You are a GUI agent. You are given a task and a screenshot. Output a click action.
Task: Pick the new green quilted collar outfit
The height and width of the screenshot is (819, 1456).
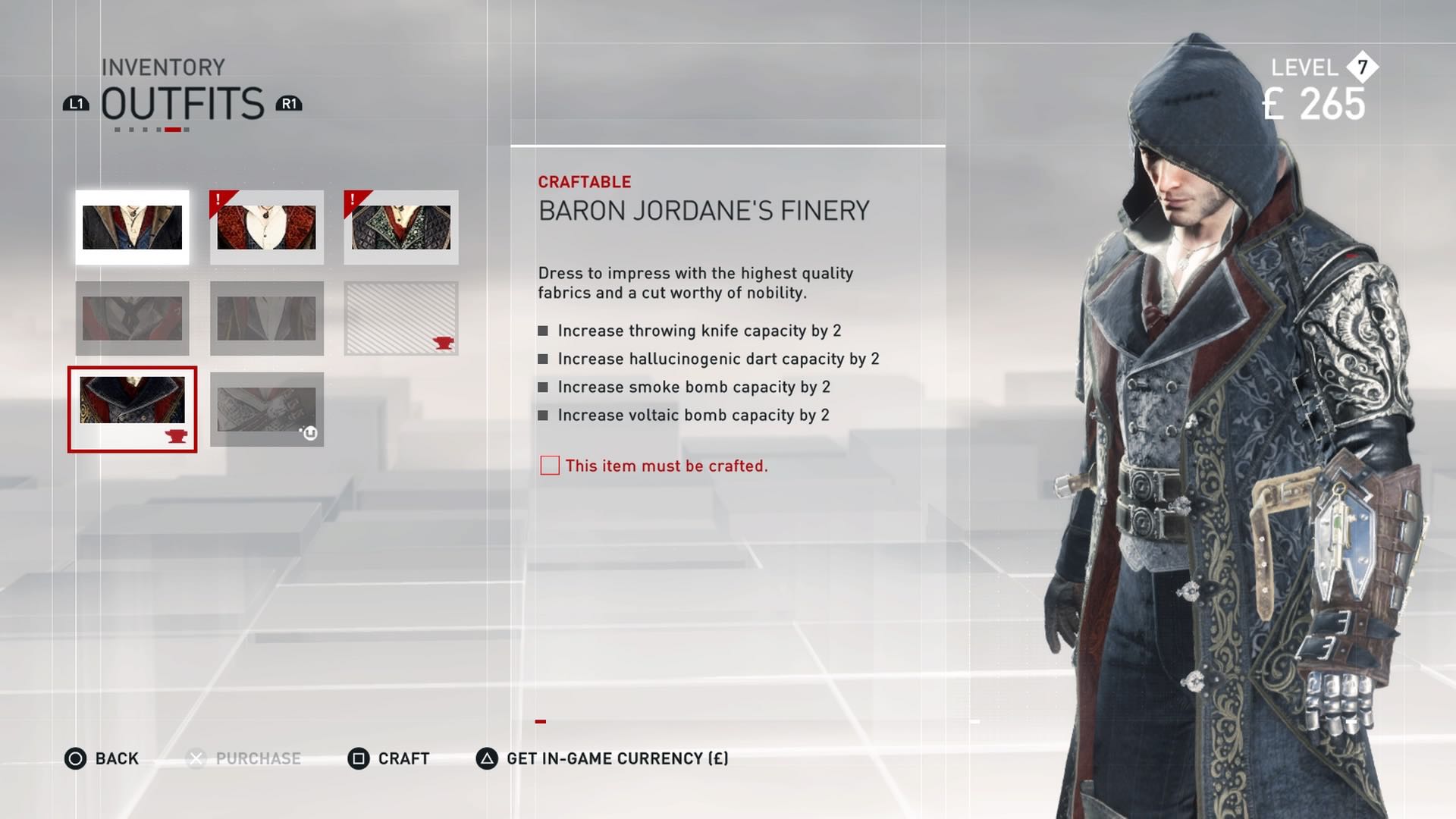pyautogui.click(x=400, y=227)
